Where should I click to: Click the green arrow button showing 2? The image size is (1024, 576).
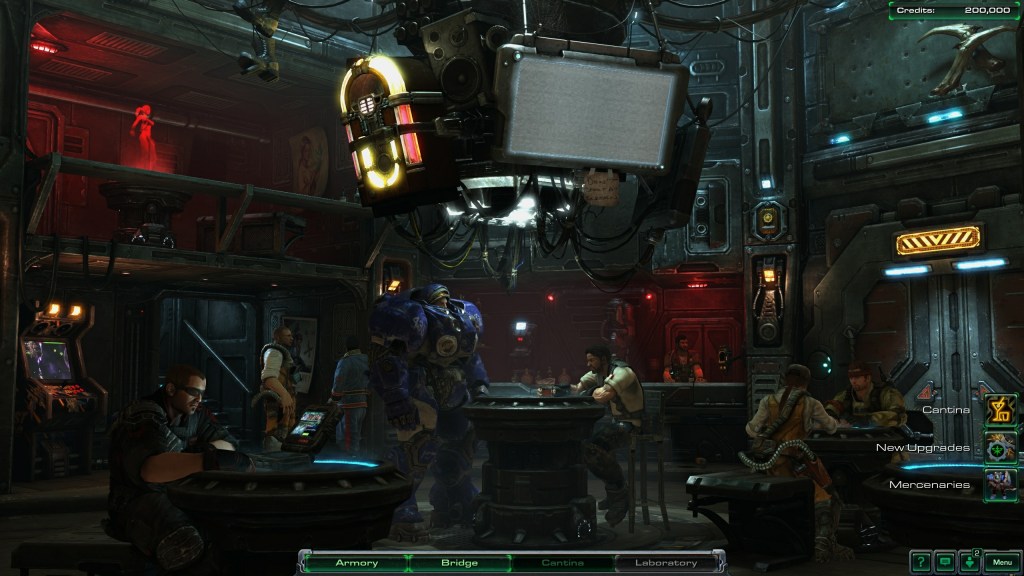click(970, 562)
